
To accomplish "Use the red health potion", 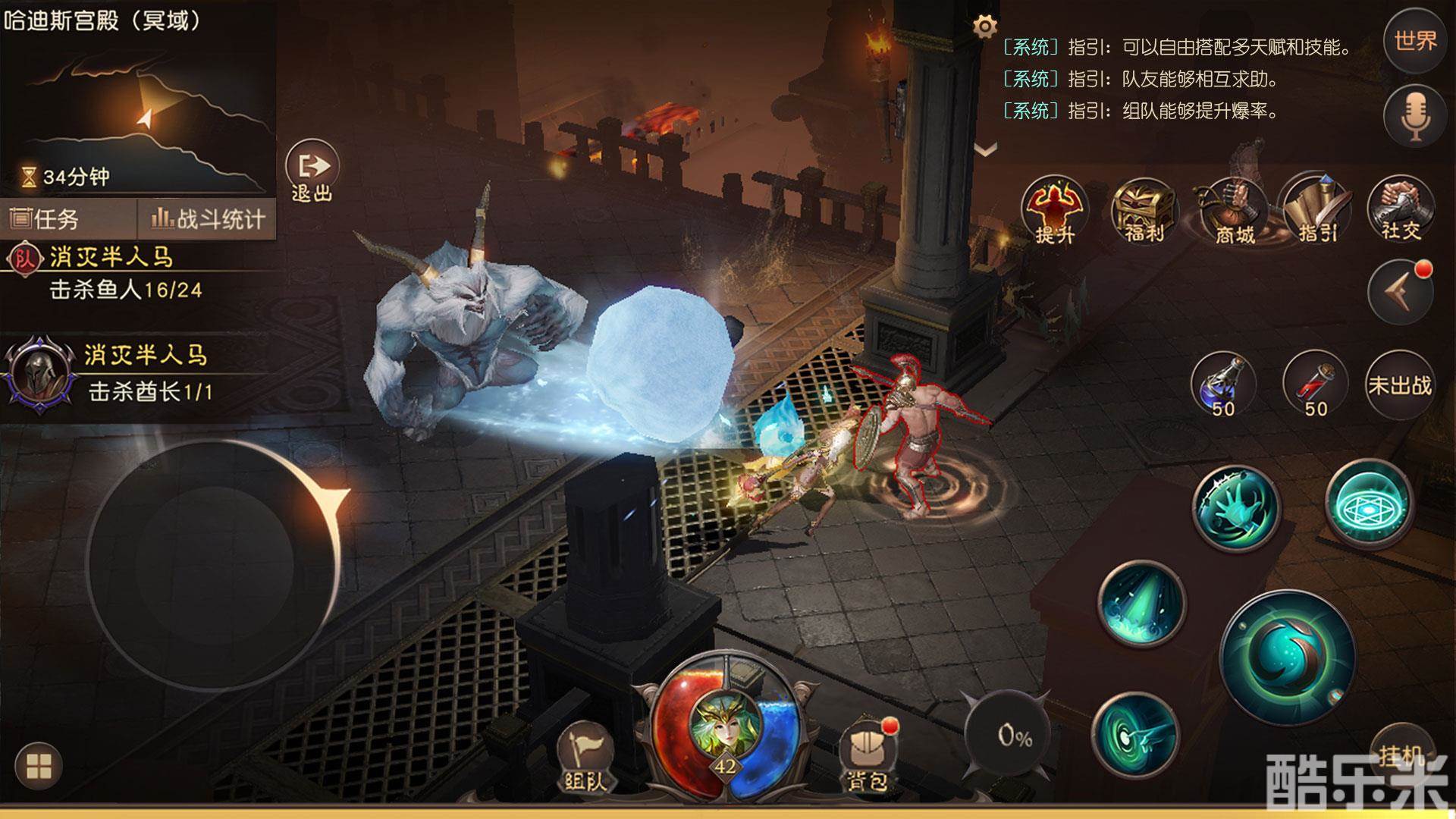I will coord(1315,384).
